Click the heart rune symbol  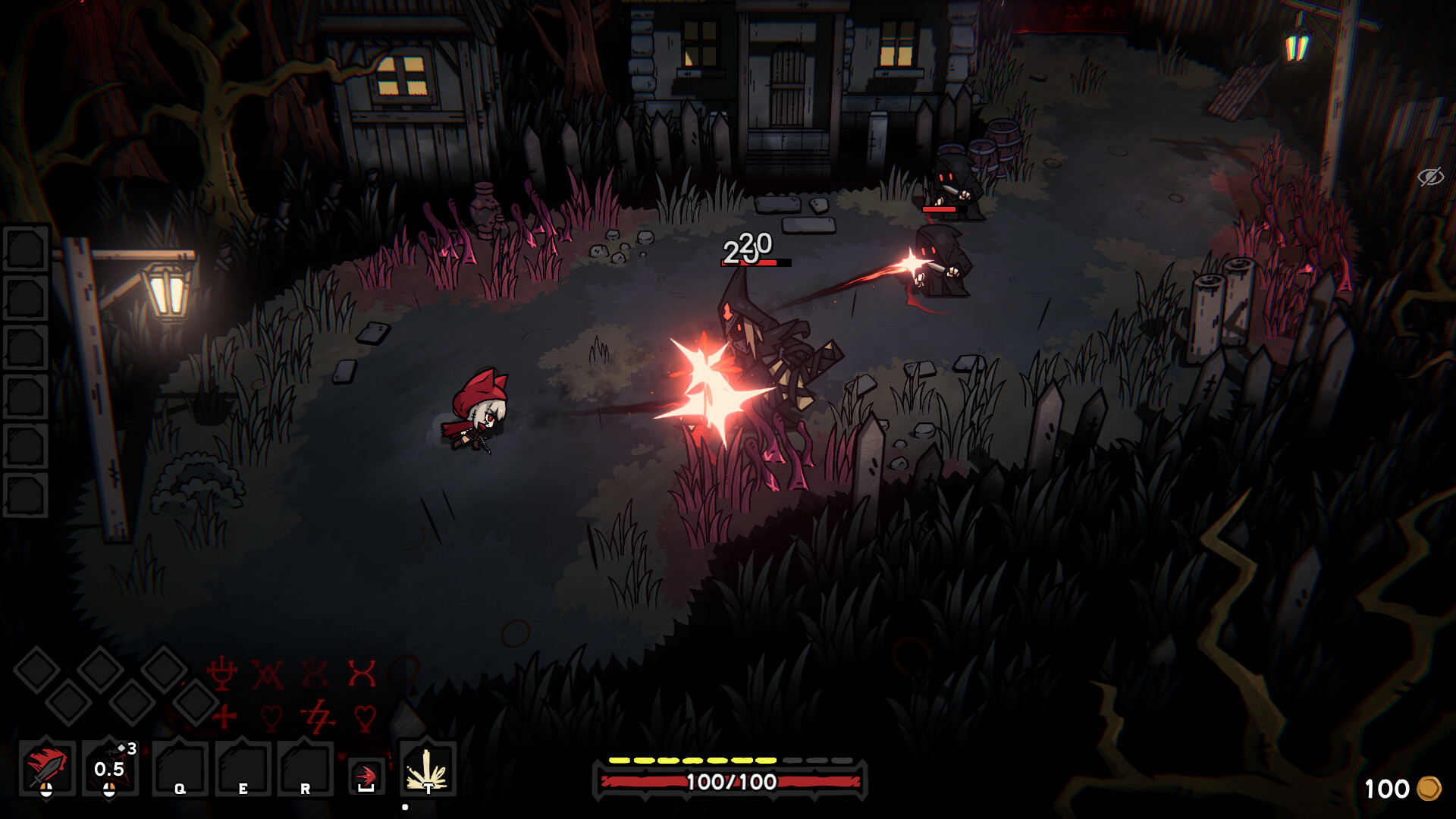[x=271, y=717]
